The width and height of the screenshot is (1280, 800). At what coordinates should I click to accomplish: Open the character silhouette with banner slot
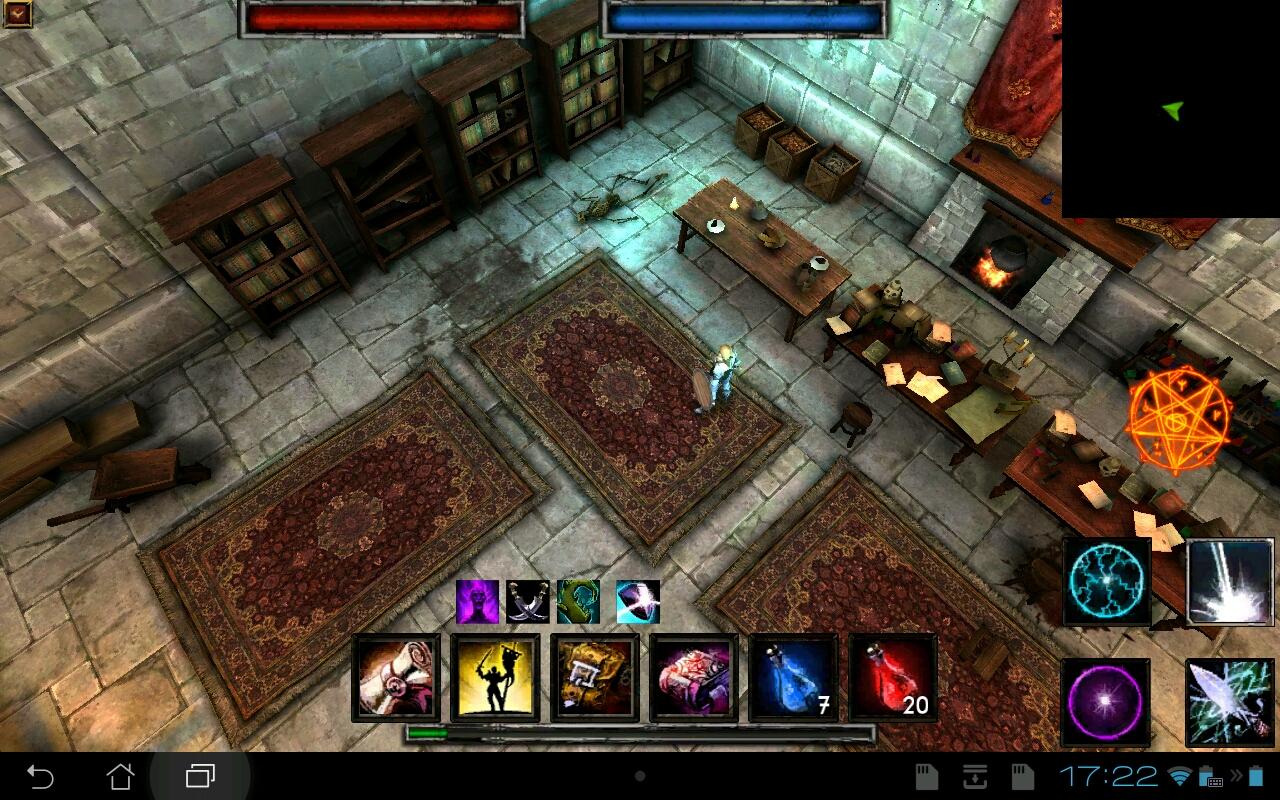pos(495,677)
